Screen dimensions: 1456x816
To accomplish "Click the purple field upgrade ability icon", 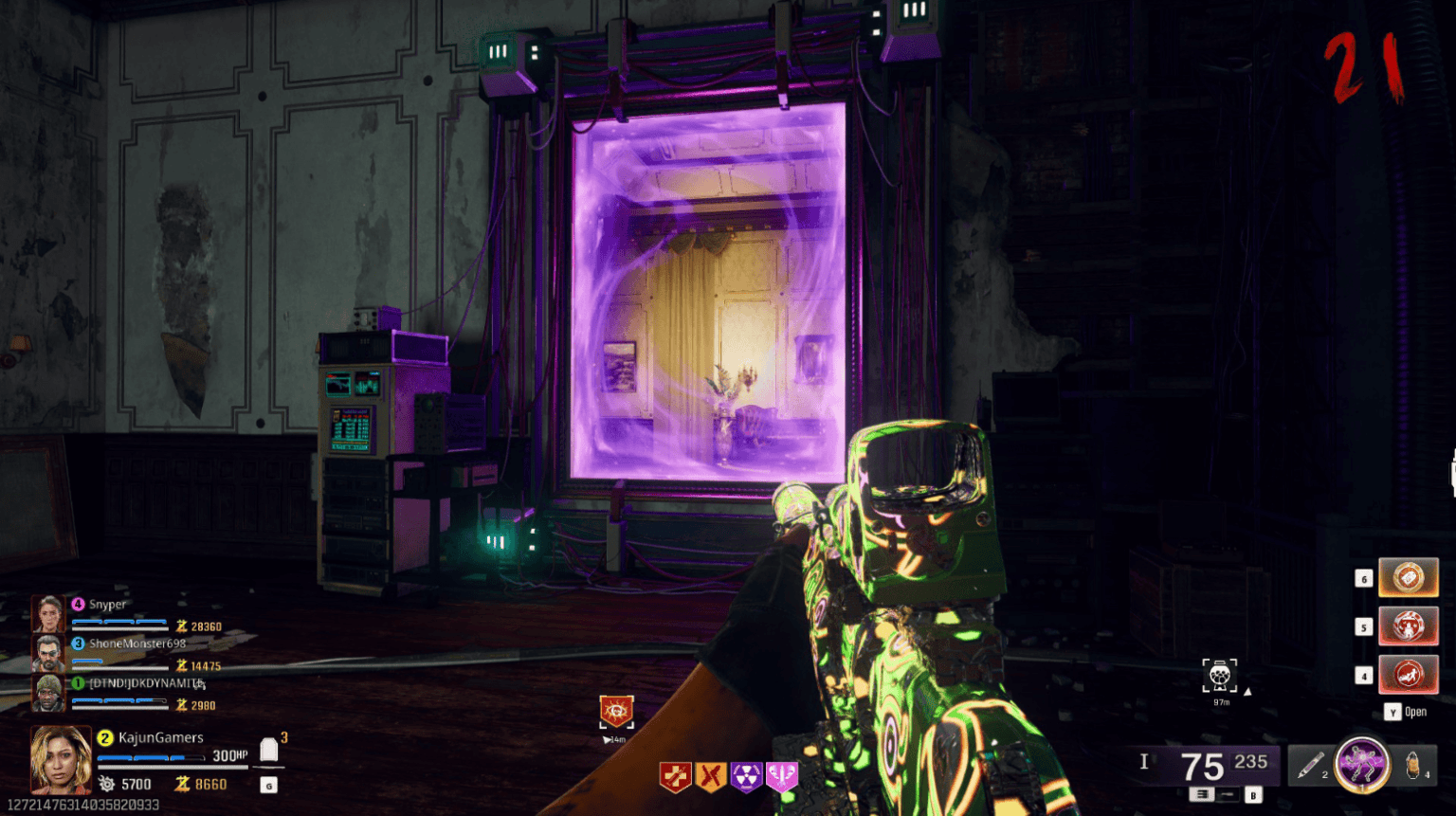I will click(x=1362, y=763).
